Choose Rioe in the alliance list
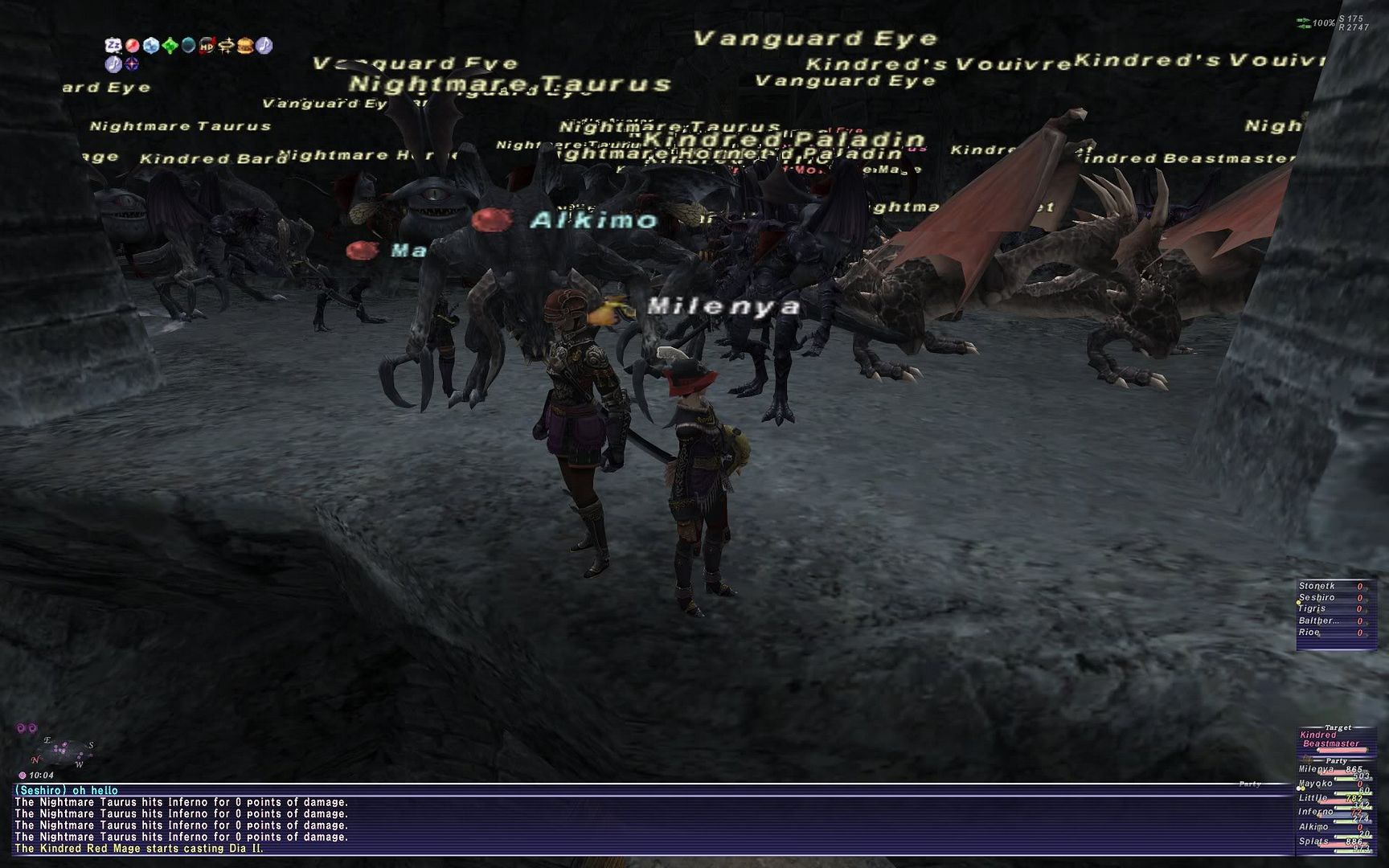1389x868 pixels. [1309, 633]
